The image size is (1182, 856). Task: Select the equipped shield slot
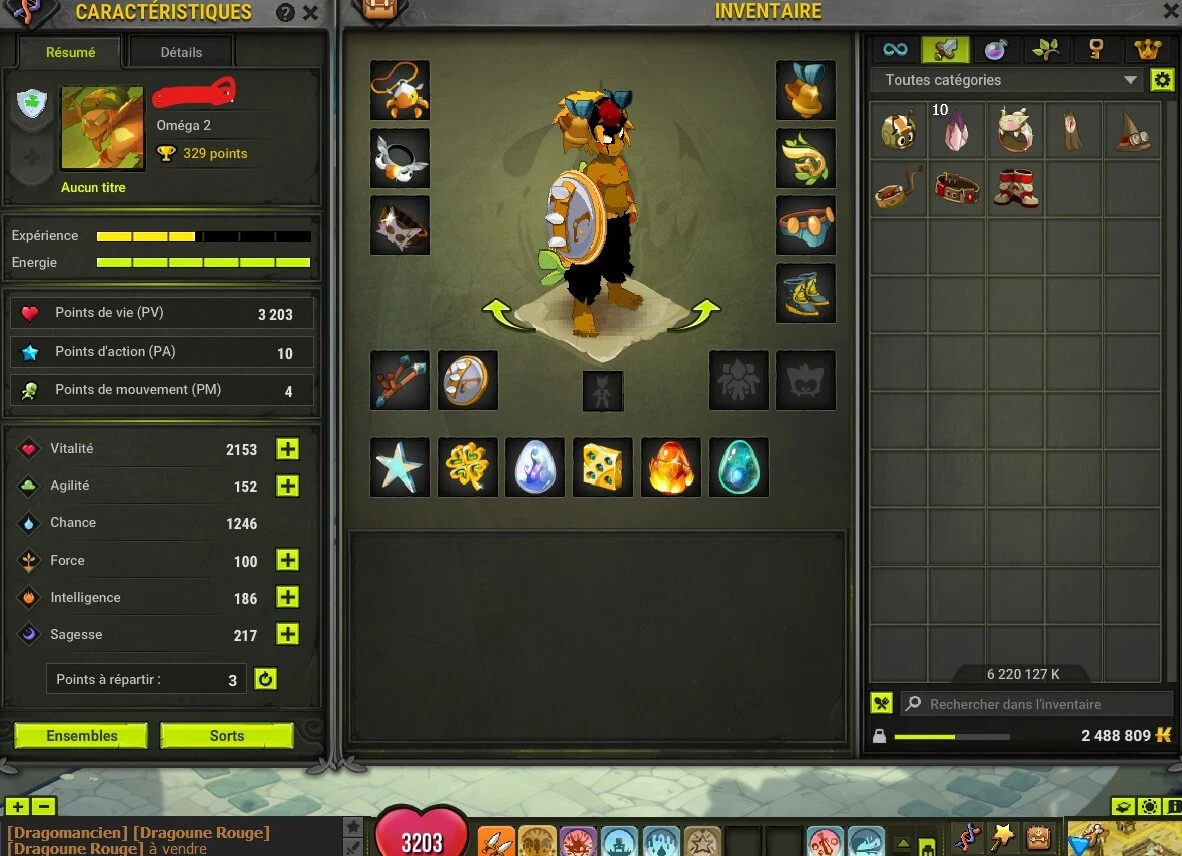click(x=468, y=380)
